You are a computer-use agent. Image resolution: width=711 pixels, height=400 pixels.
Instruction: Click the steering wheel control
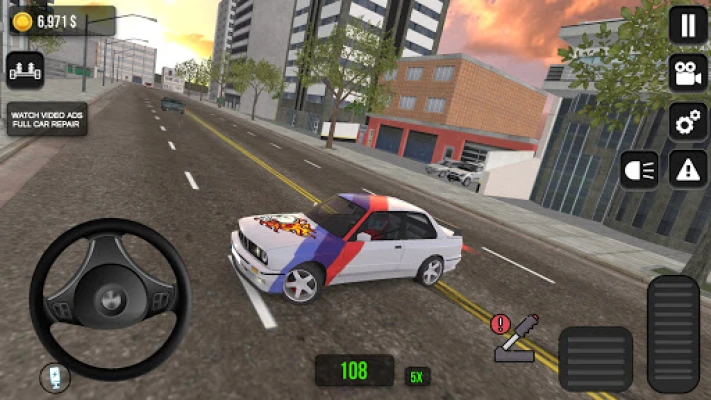click(110, 297)
